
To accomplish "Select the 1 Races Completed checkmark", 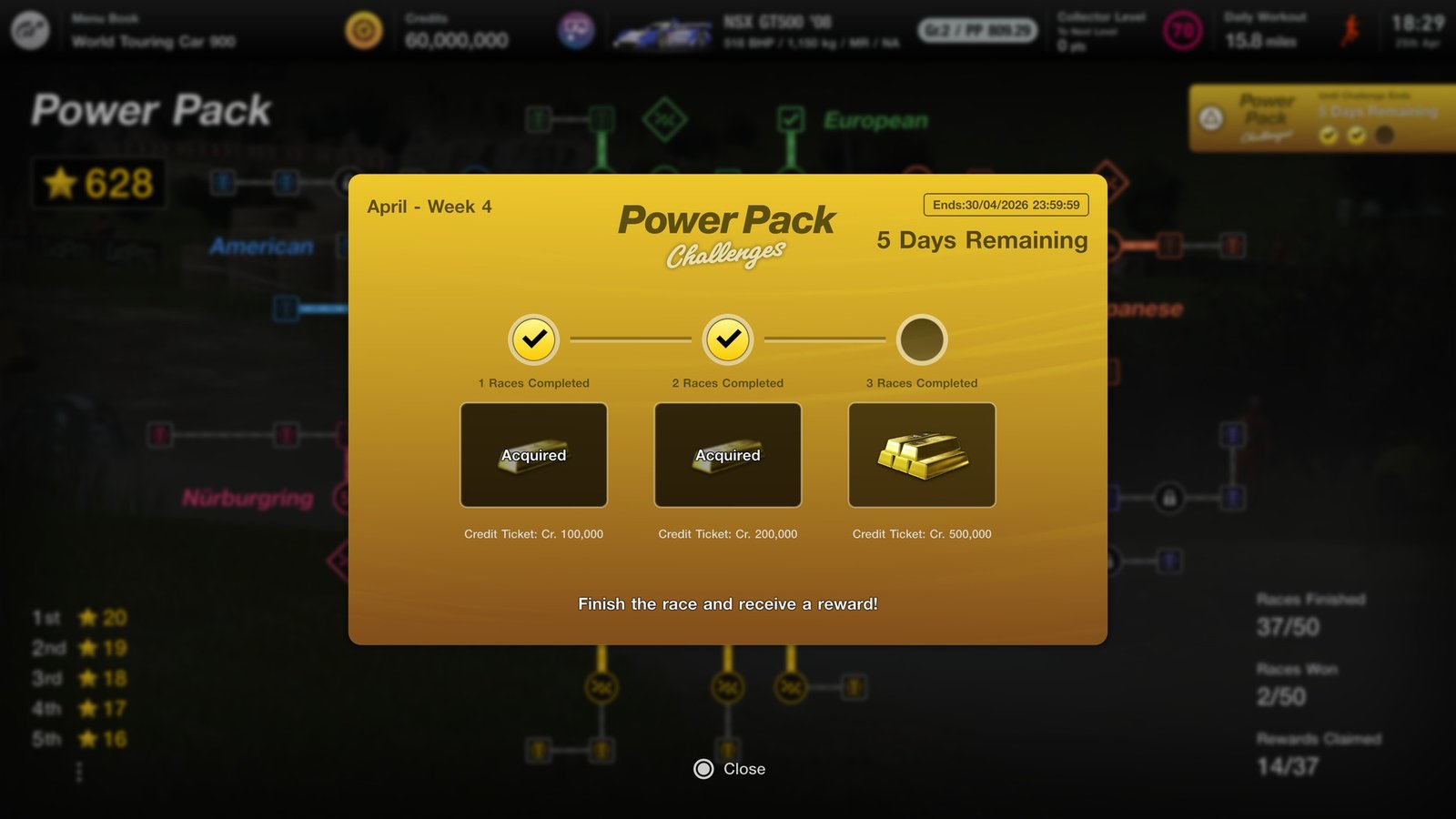I will [x=532, y=340].
